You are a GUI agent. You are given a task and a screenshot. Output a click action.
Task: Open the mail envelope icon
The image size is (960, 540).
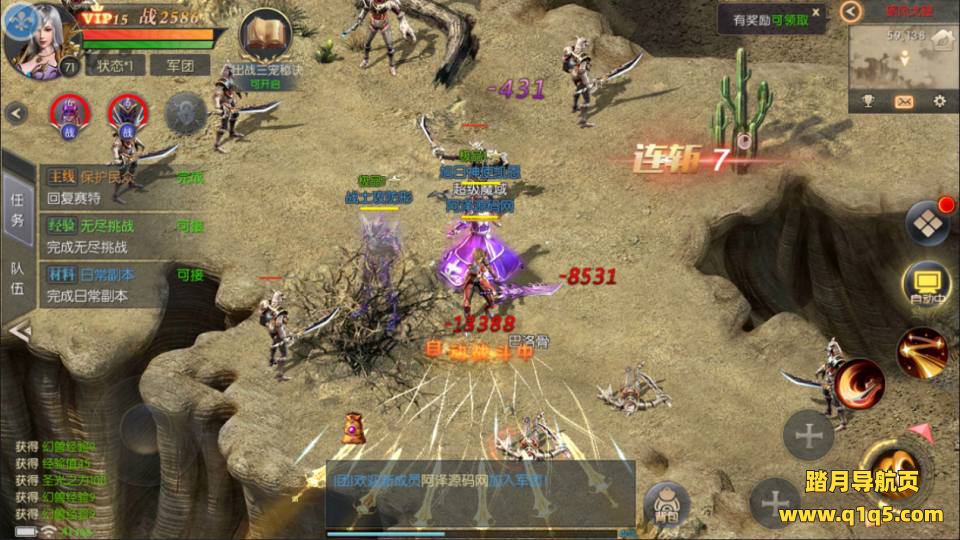904,101
